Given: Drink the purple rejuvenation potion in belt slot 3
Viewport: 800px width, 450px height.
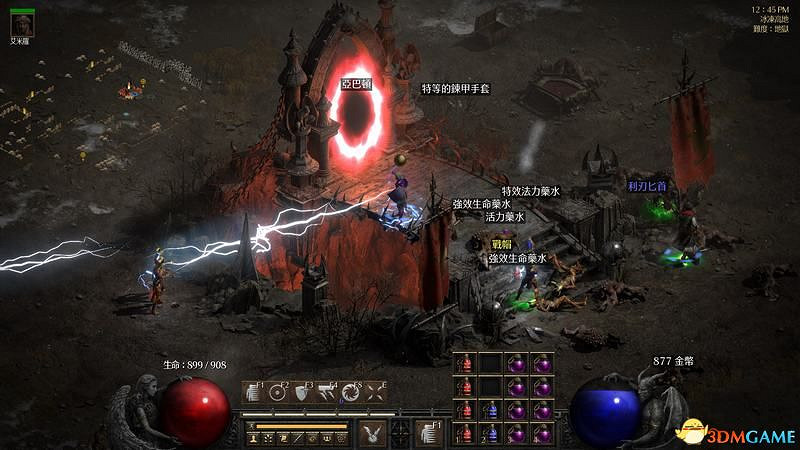Looking at the screenshot, I should tap(517, 434).
